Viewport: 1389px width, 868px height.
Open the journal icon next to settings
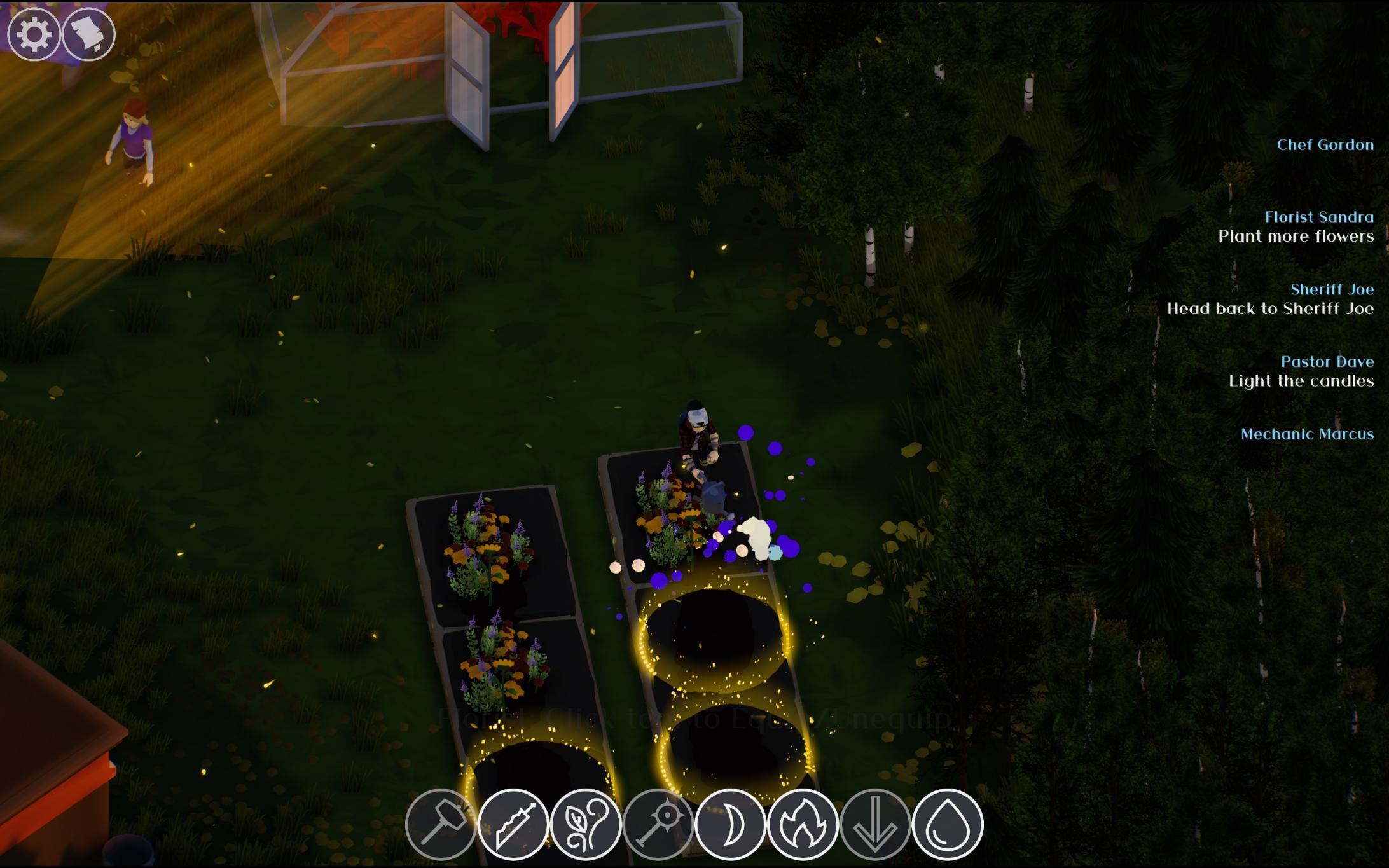pyautogui.click(x=89, y=35)
